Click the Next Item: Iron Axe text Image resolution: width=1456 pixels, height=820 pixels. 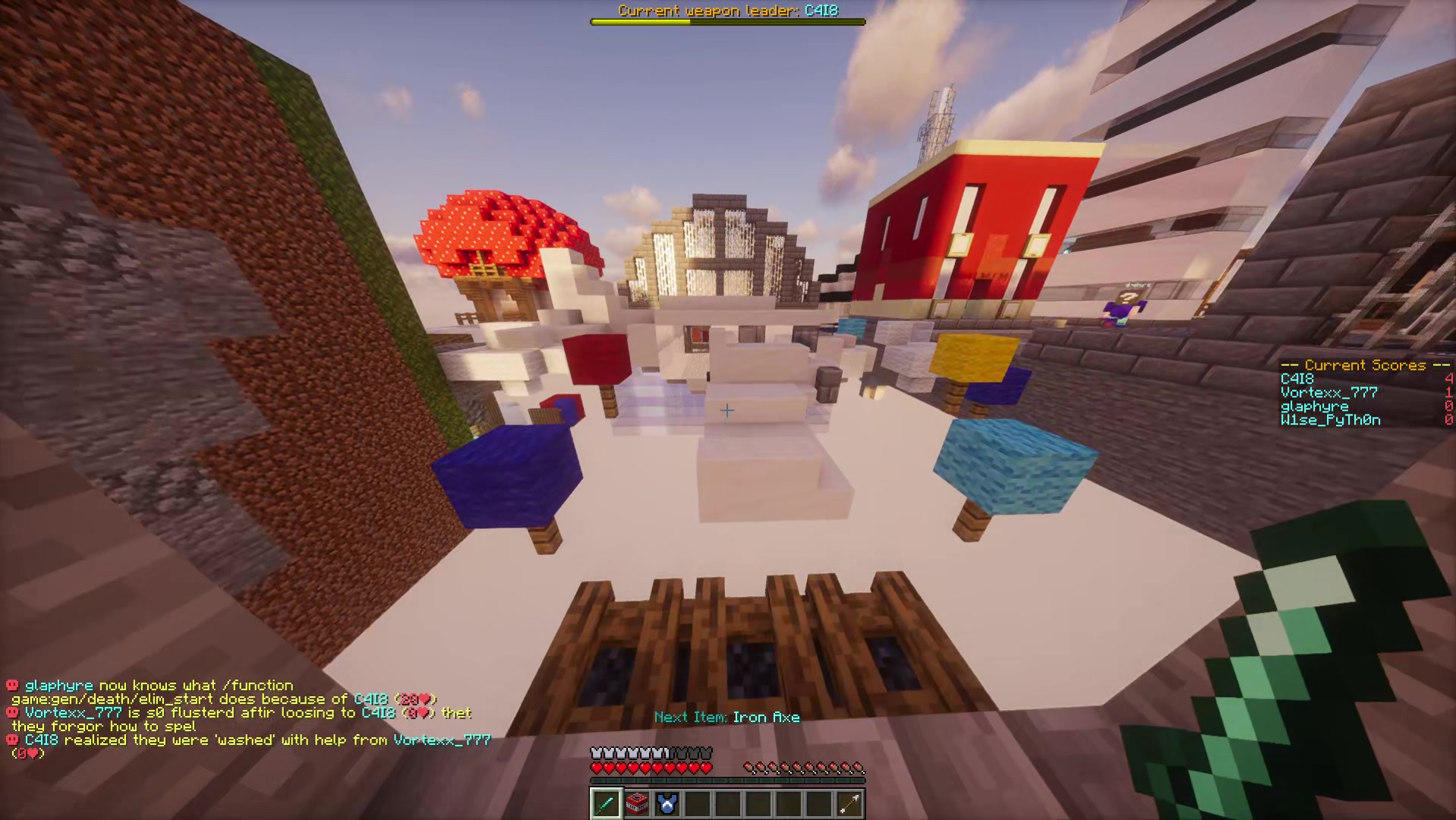point(727,717)
